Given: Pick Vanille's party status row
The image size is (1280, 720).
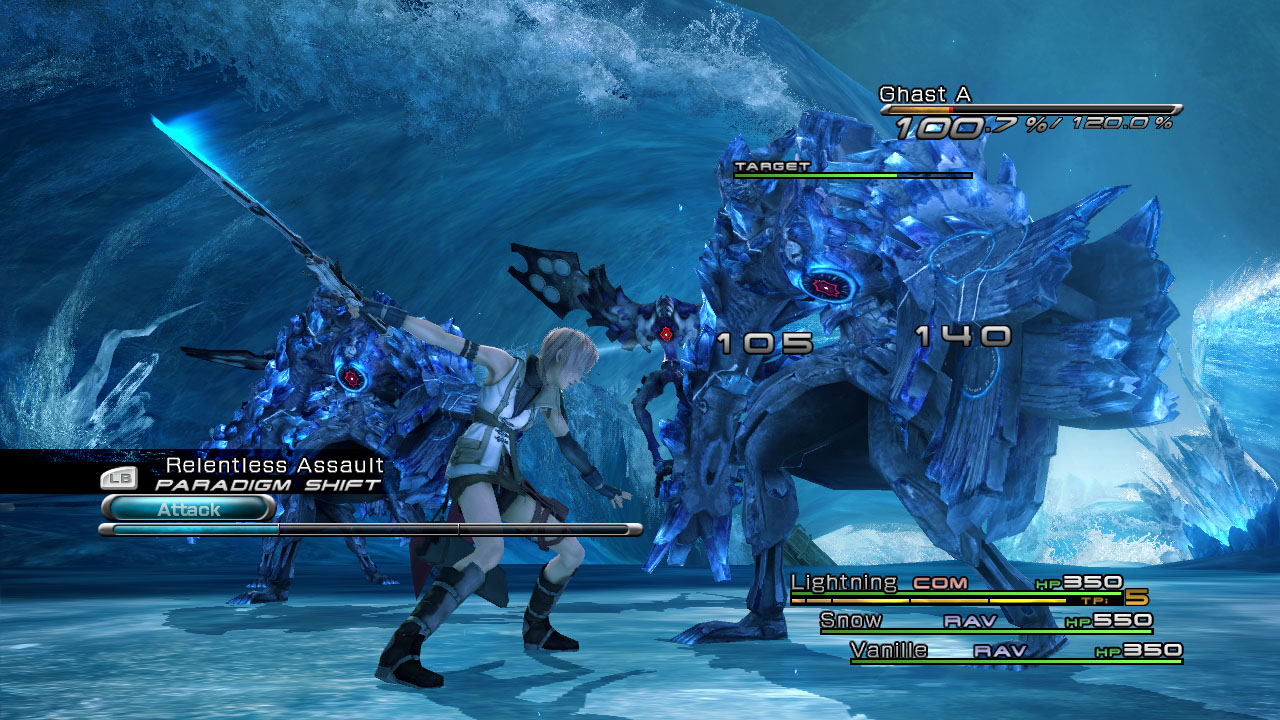Looking at the screenshot, I should [x=1015, y=651].
